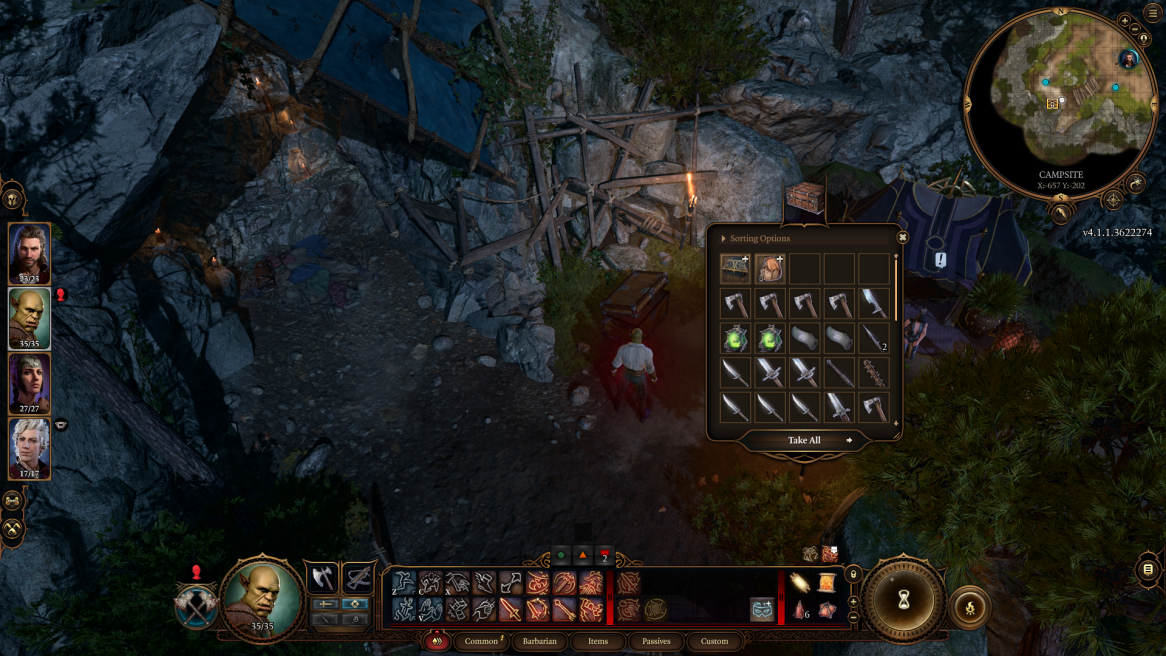
Task: Select the dagger stack with count 2
Action: [x=873, y=338]
